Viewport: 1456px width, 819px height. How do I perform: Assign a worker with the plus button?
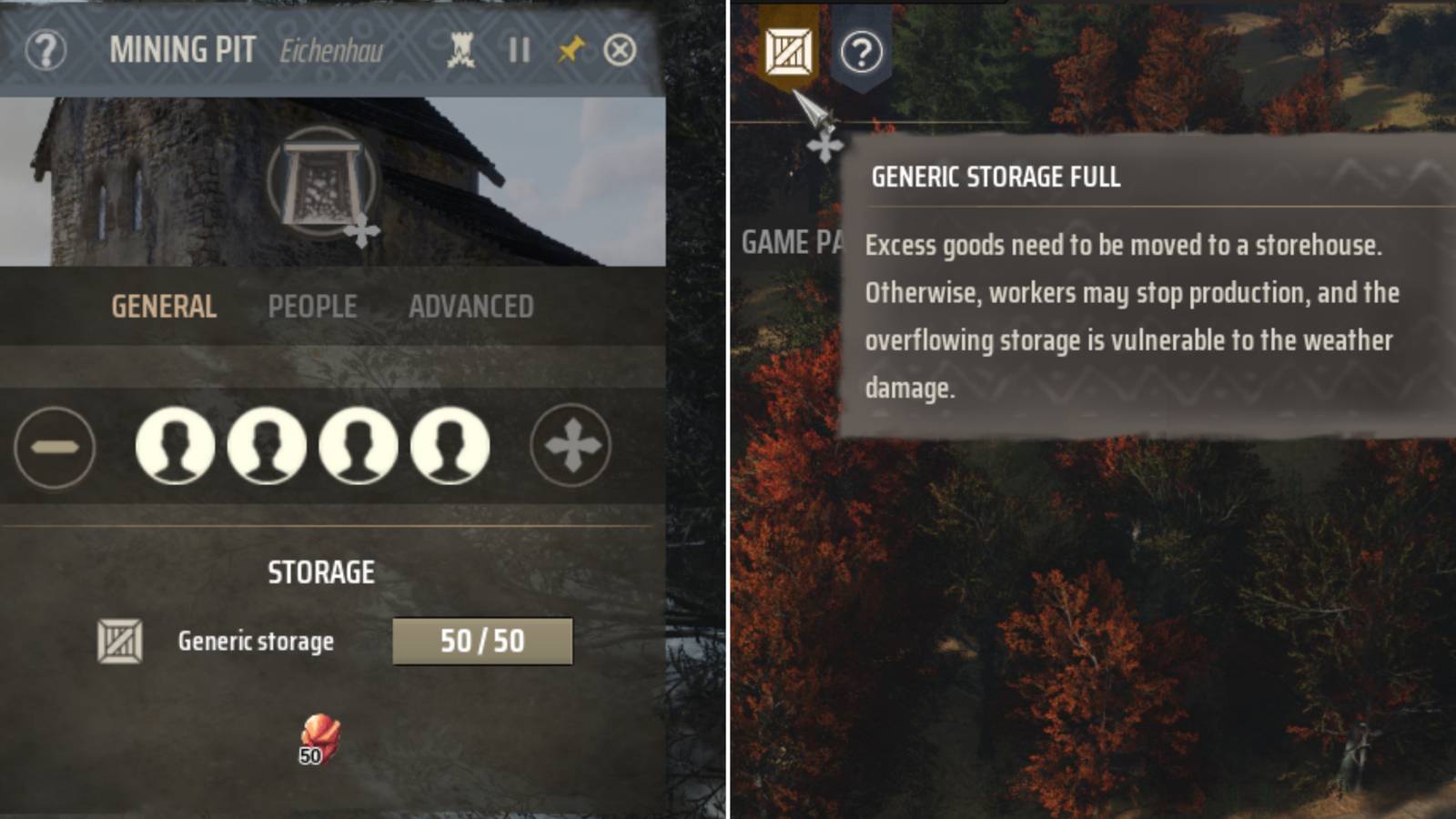[x=570, y=444]
